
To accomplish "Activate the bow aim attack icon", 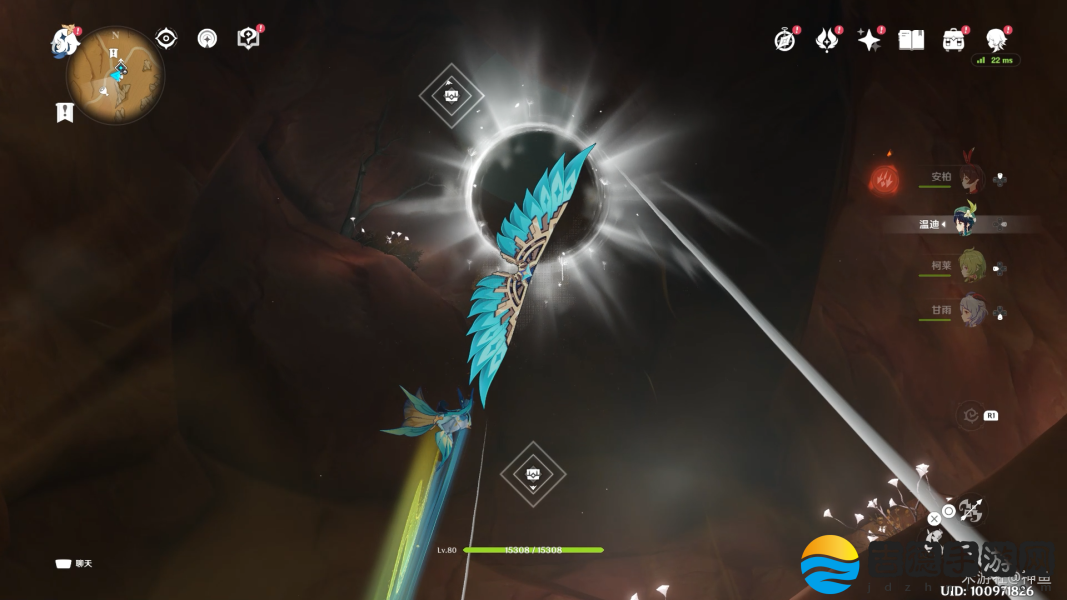I will pos(969,512).
